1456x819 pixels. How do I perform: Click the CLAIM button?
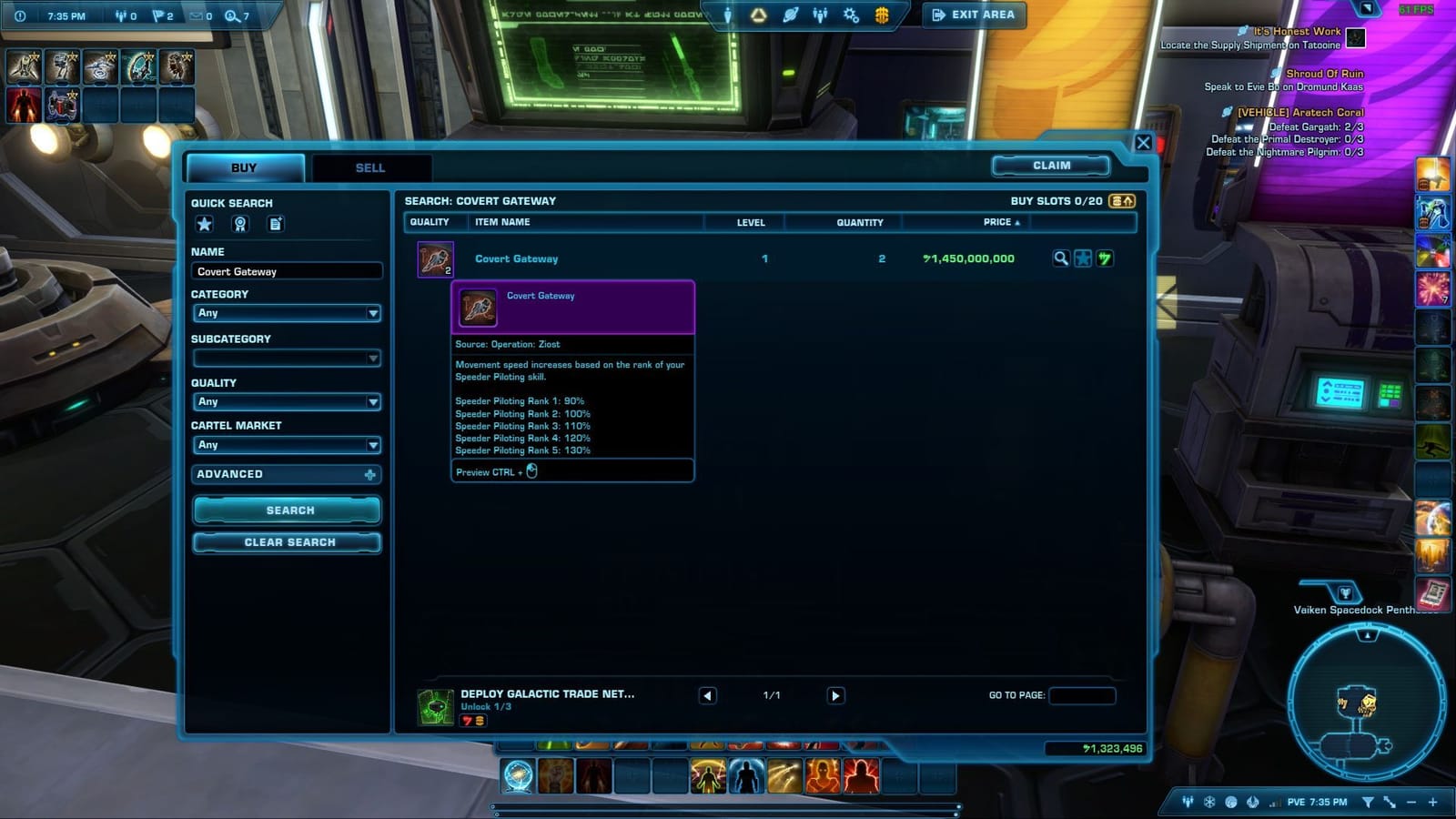pos(1051,165)
